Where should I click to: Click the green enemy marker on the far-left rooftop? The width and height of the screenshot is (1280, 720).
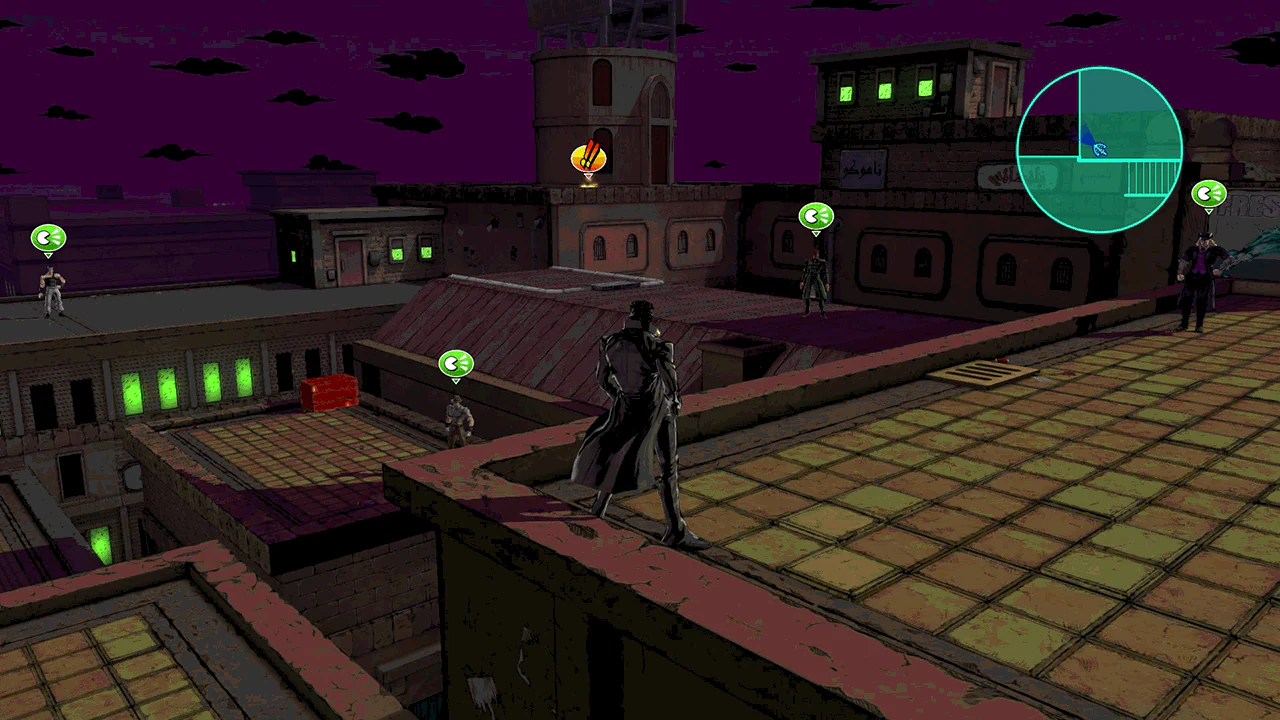tap(48, 238)
